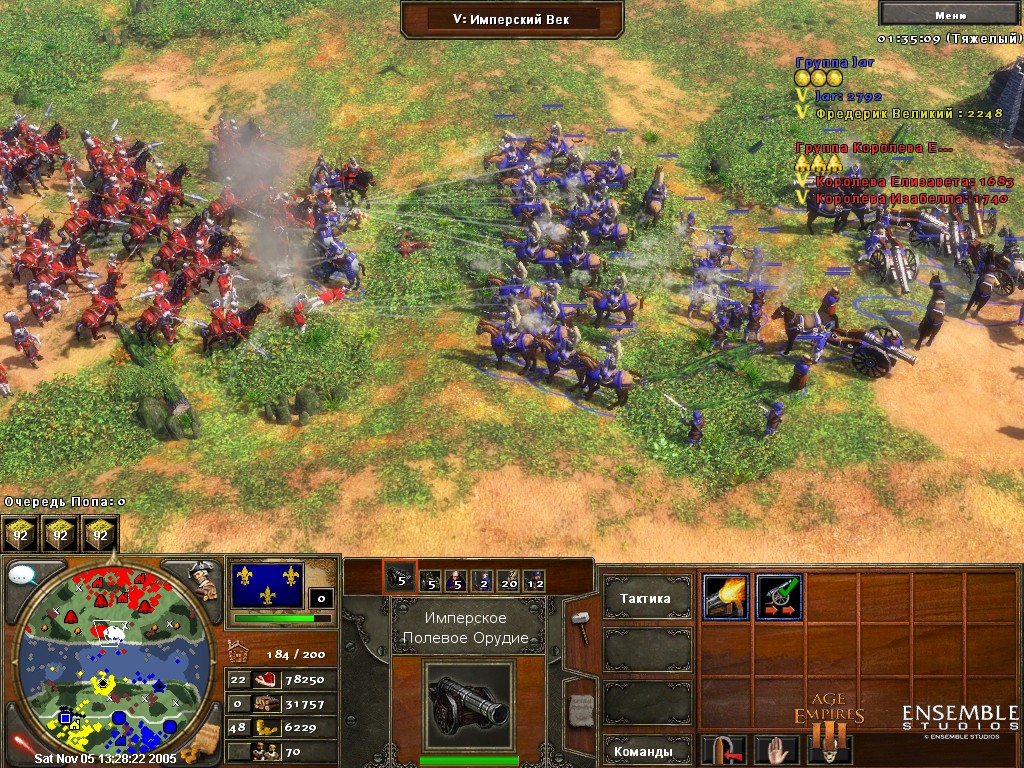The image size is (1024, 768).
Task: Click the V: Имперский Век age banner
Action: point(512,18)
